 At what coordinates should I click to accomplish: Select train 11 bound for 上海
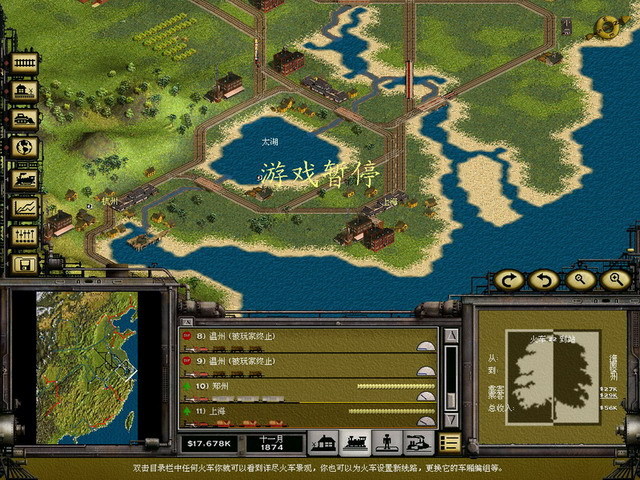click(300, 411)
